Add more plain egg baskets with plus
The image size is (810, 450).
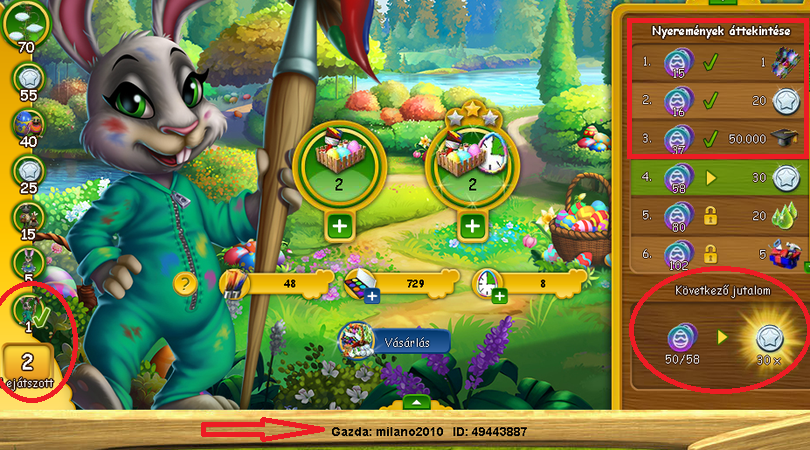[340, 225]
